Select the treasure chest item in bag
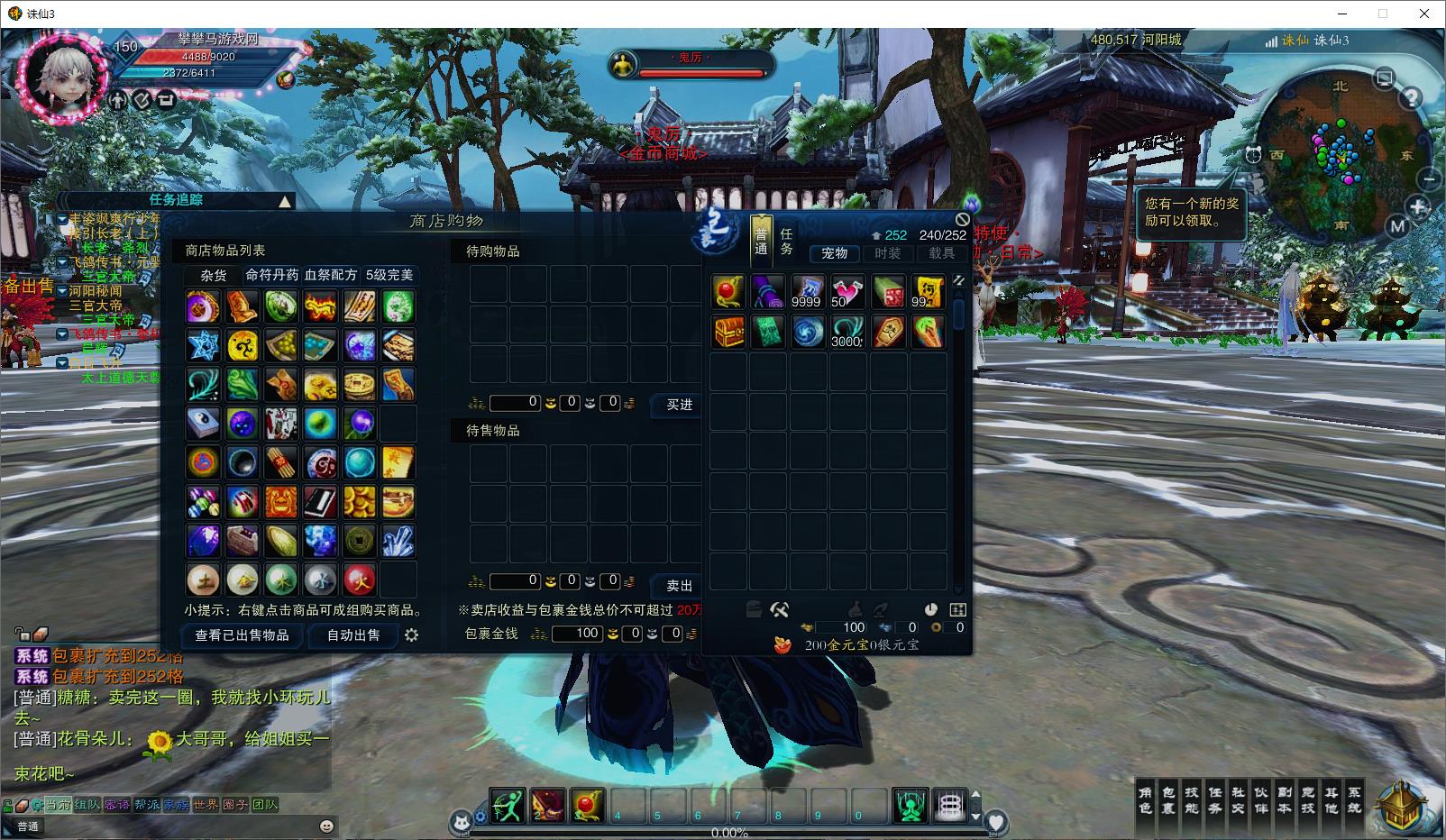1446x840 pixels. click(728, 332)
